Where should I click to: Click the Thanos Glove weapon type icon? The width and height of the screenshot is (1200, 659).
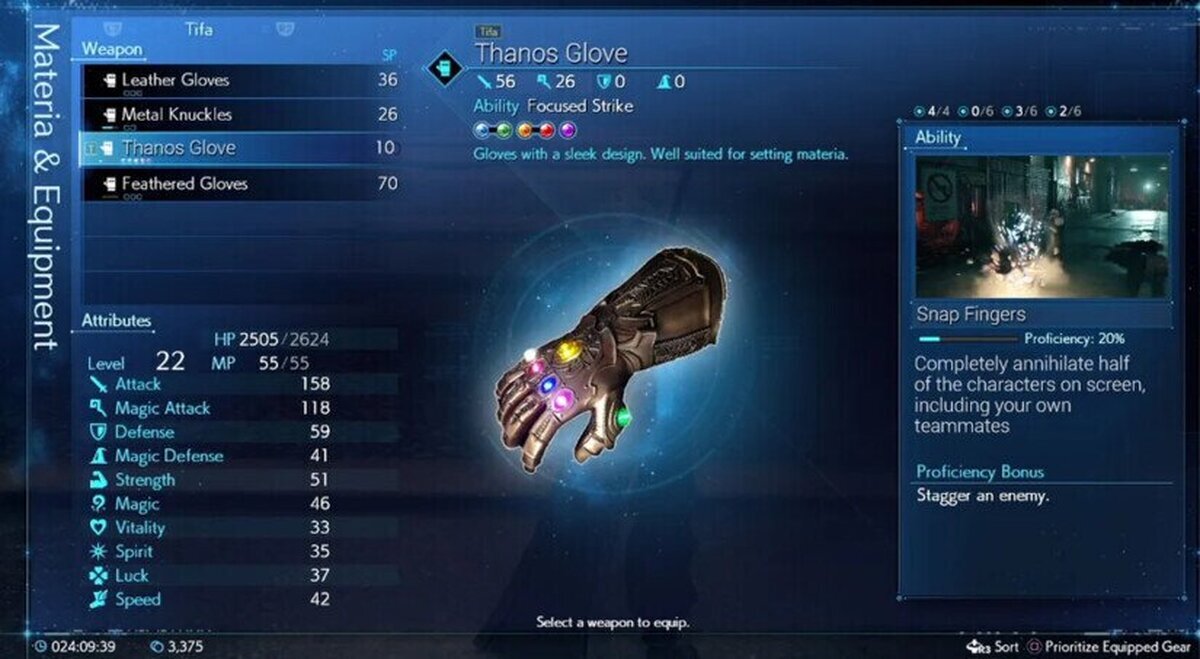(443, 68)
